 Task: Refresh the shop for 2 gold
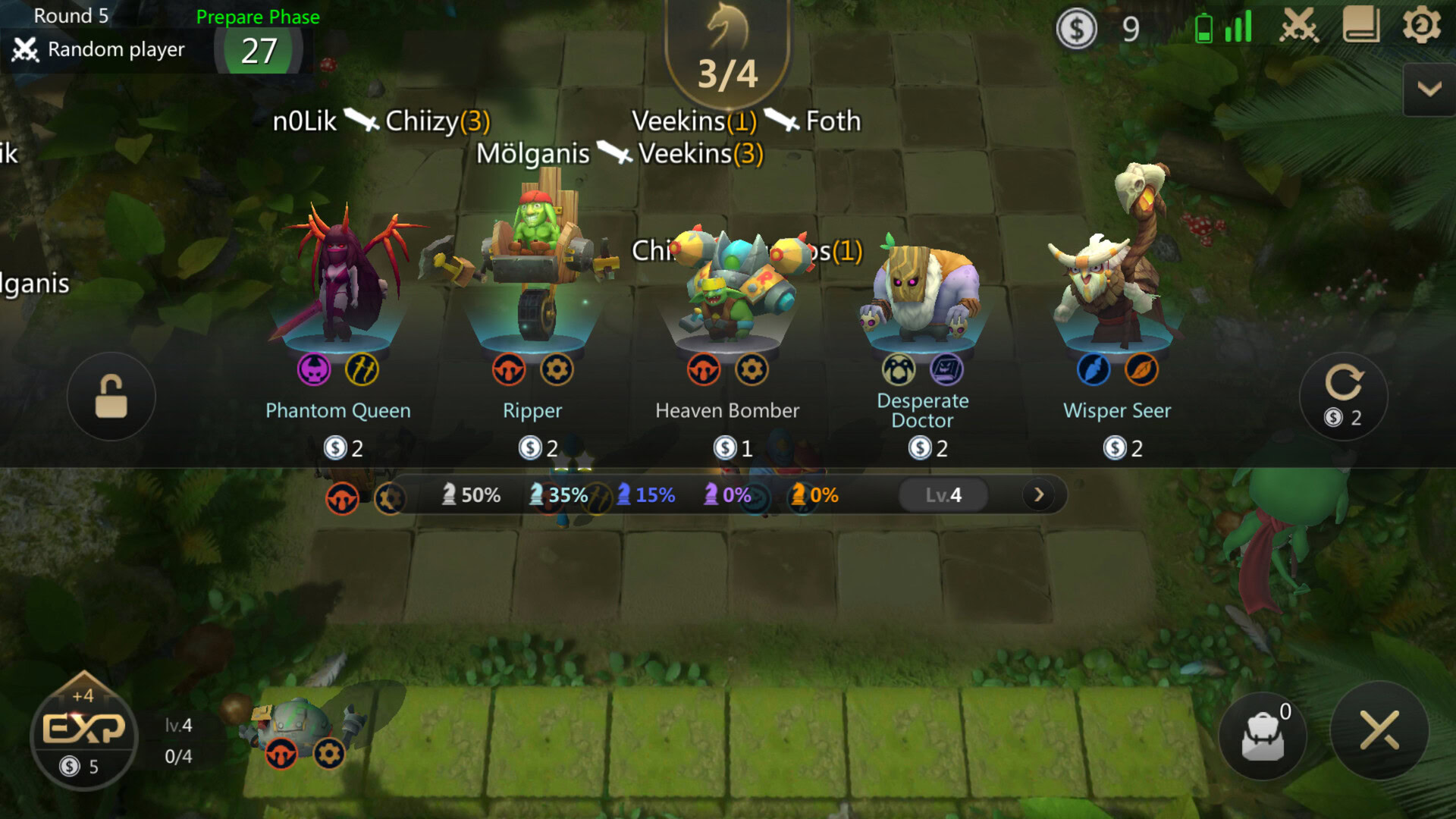coord(1343,396)
